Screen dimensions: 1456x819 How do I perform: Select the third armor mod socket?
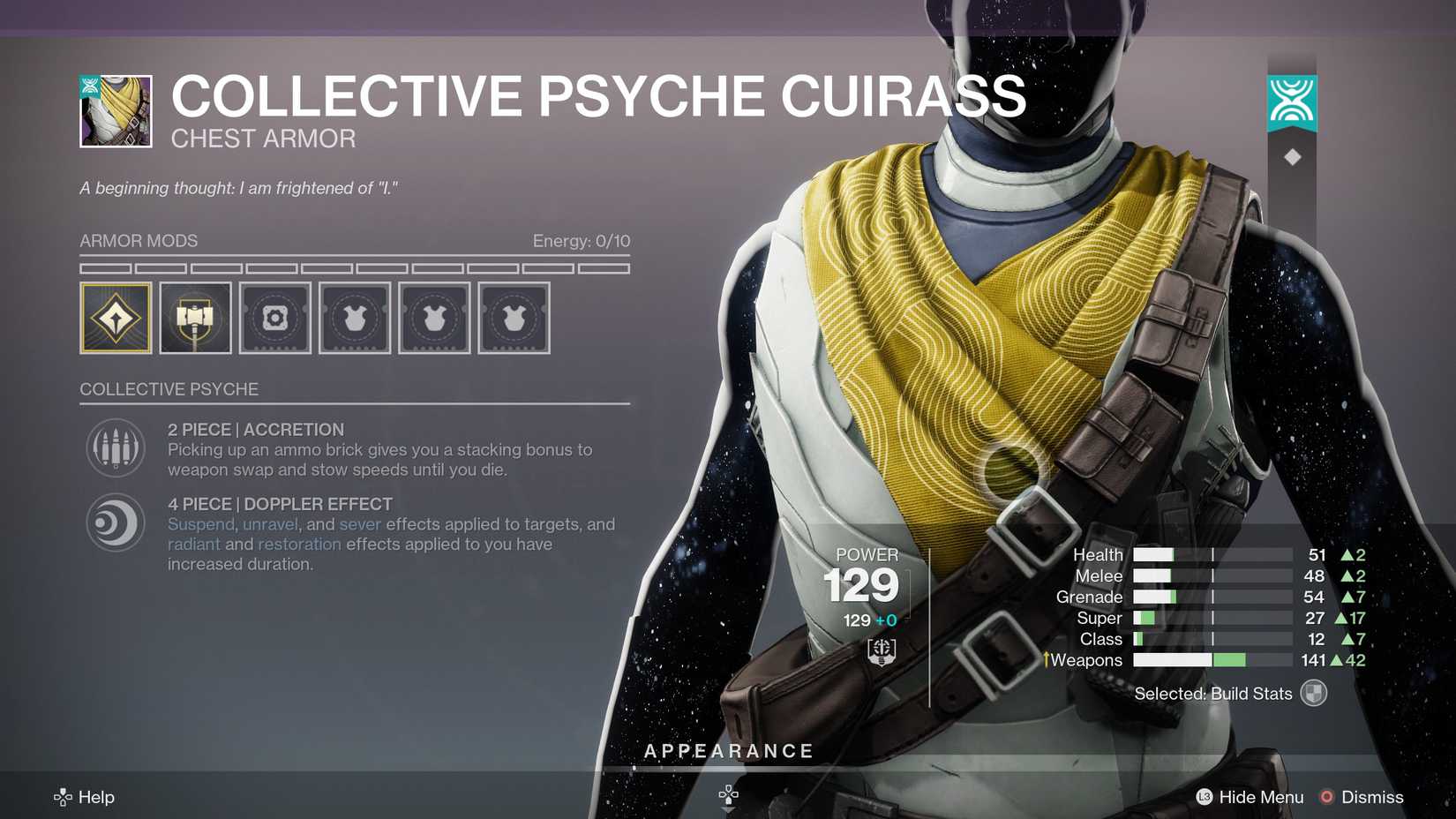274,318
